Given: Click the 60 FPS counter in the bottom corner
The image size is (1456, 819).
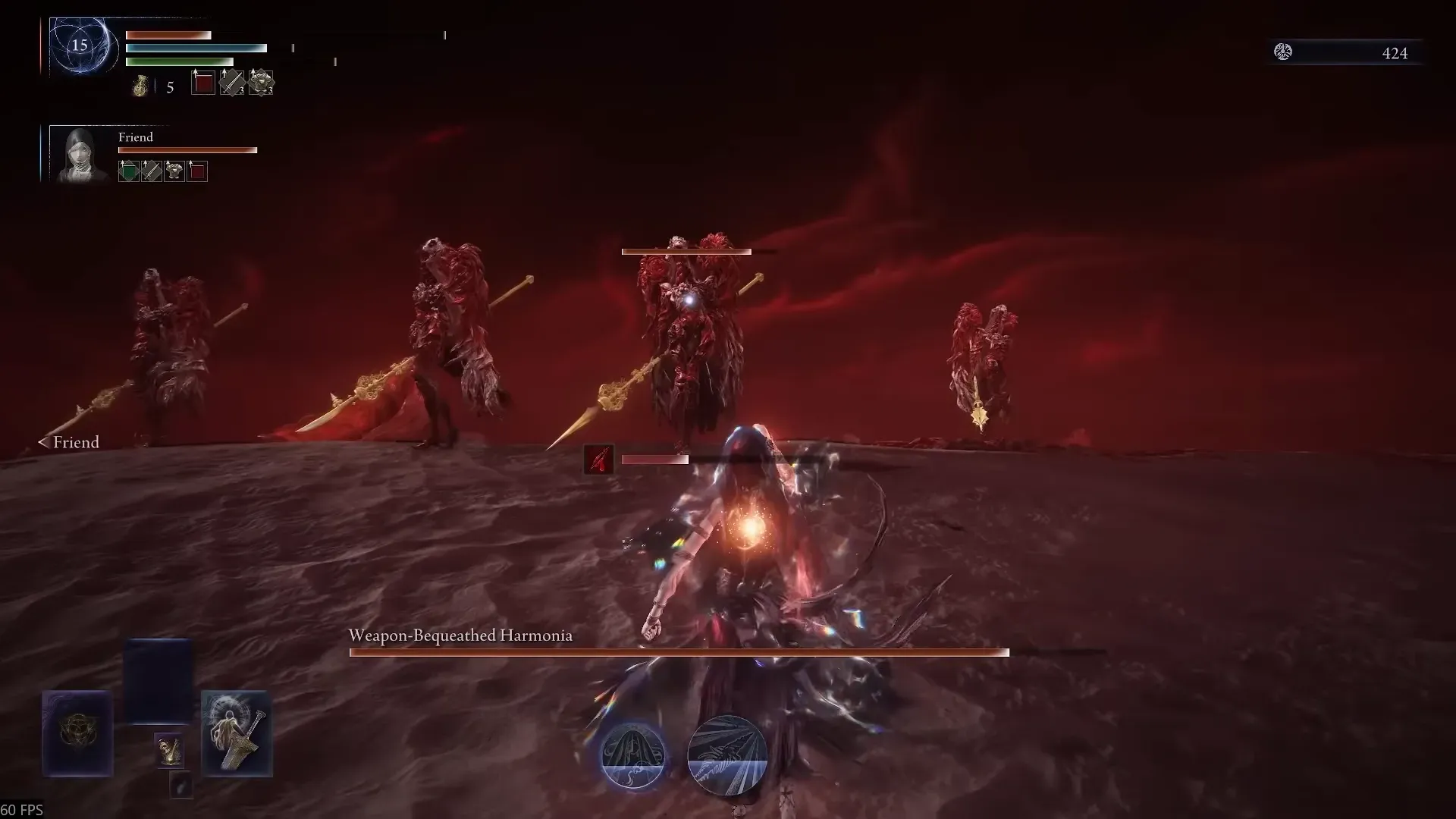Looking at the screenshot, I should pyautogui.click(x=22, y=810).
